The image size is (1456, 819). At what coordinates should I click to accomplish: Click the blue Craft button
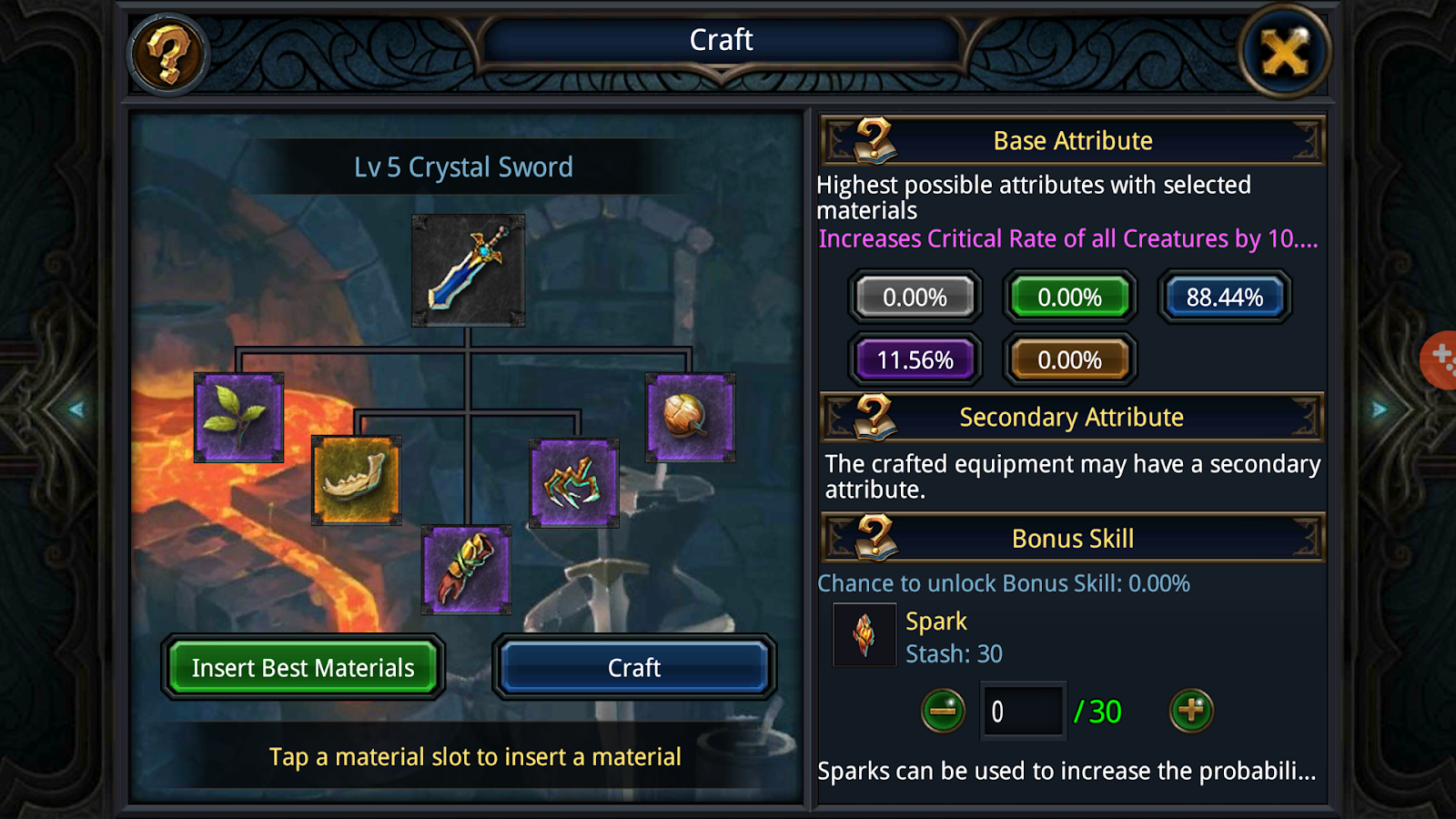pos(634,668)
